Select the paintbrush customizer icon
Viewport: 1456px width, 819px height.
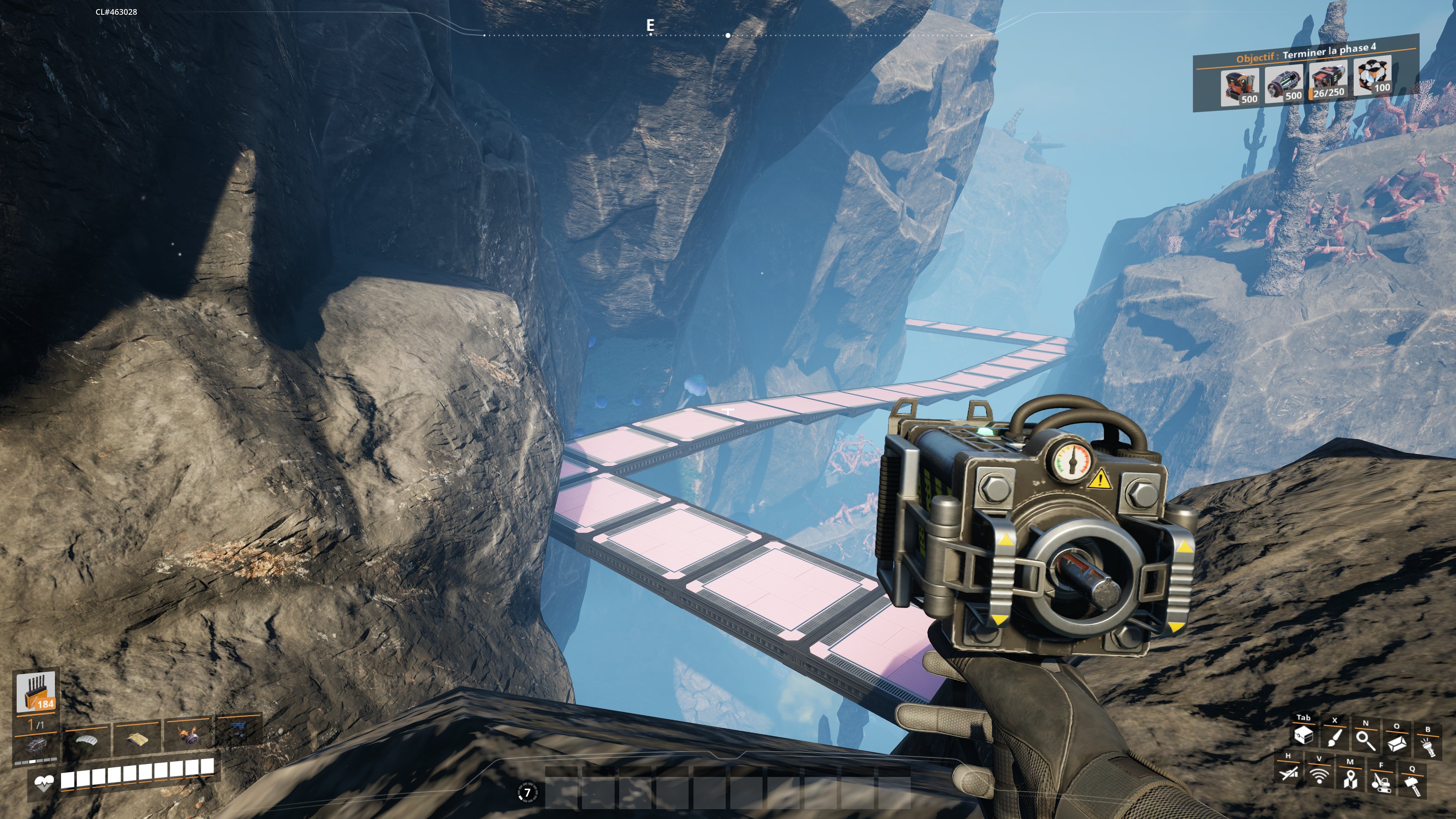[x=1335, y=737]
